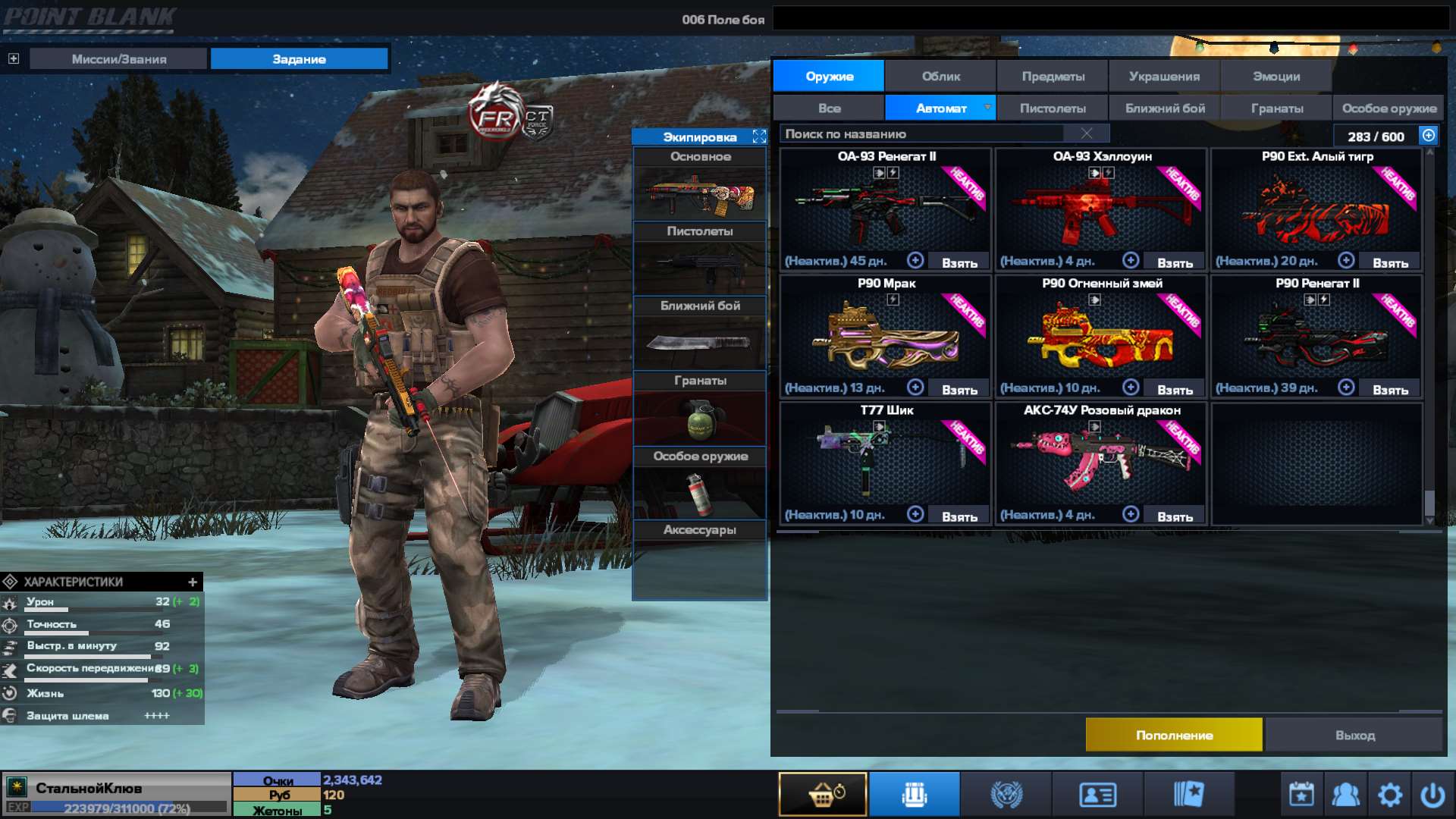Open the Автомат category dropdown arrow
Image resolution: width=1456 pixels, height=819 pixels.
[987, 108]
